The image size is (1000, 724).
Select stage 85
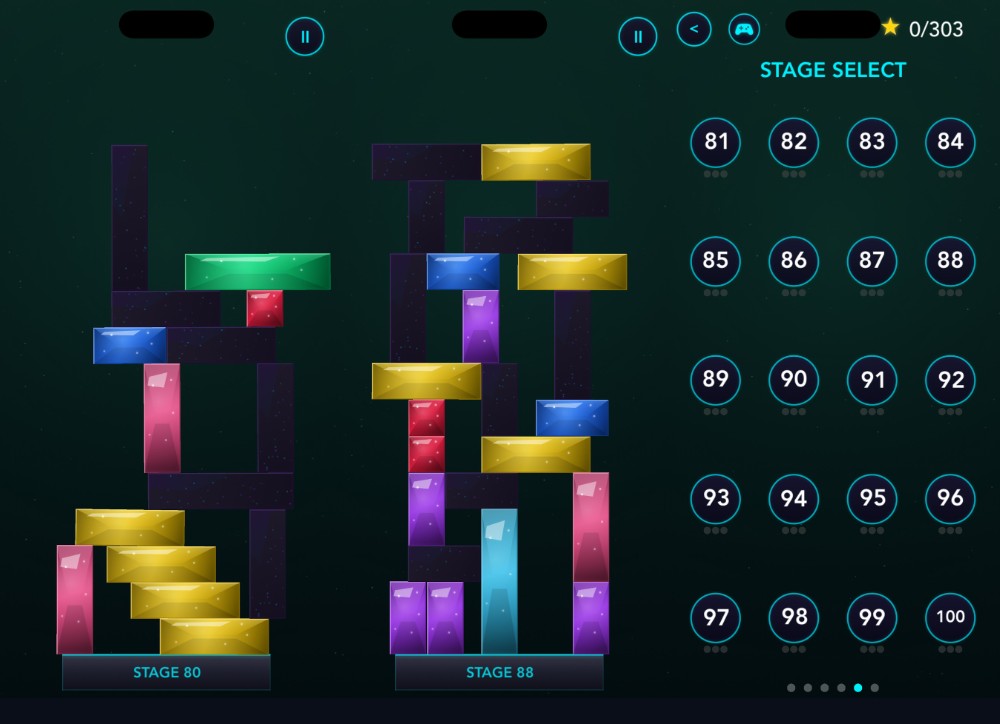click(716, 261)
